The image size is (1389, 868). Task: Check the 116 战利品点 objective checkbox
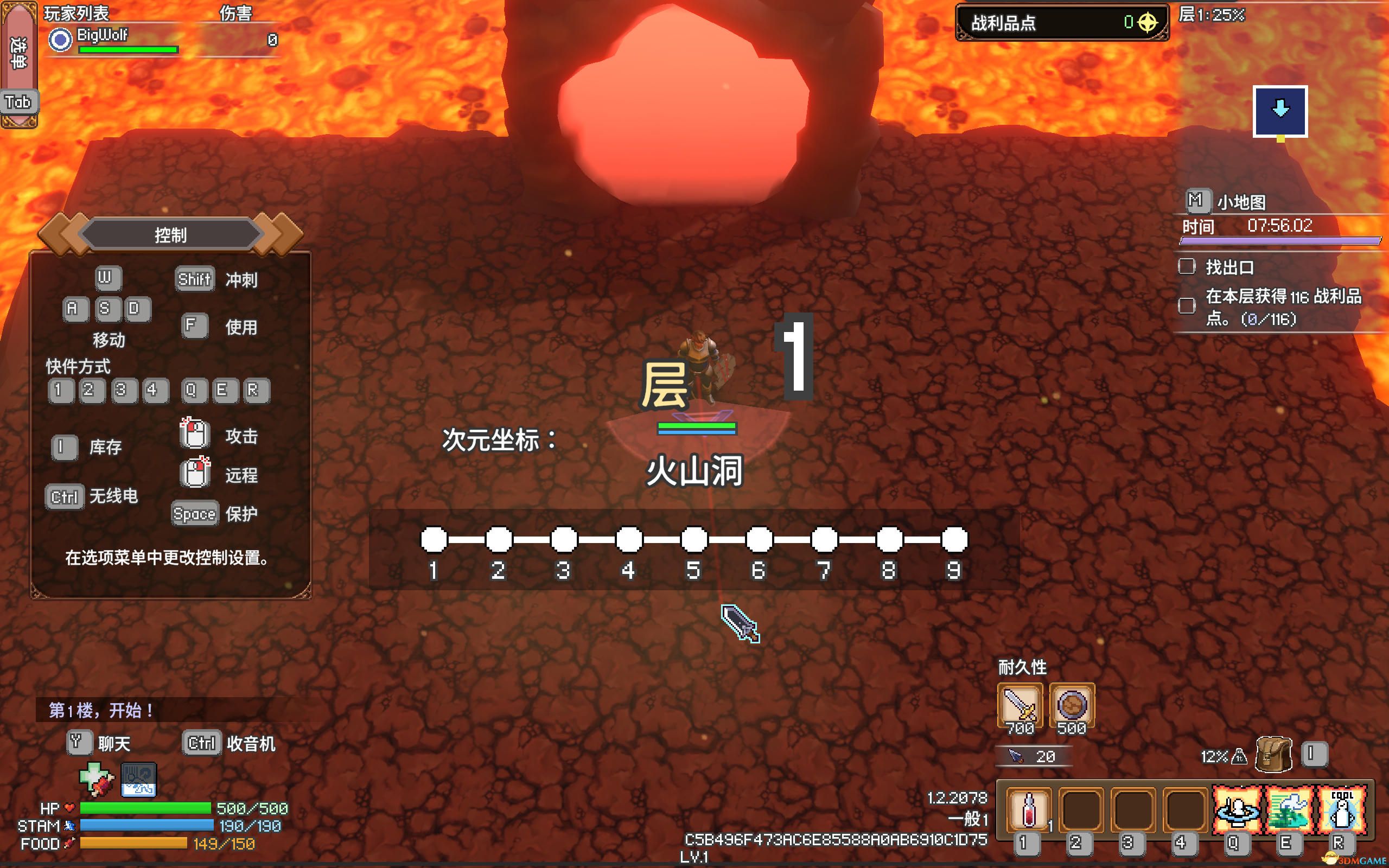click(1187, 306)
